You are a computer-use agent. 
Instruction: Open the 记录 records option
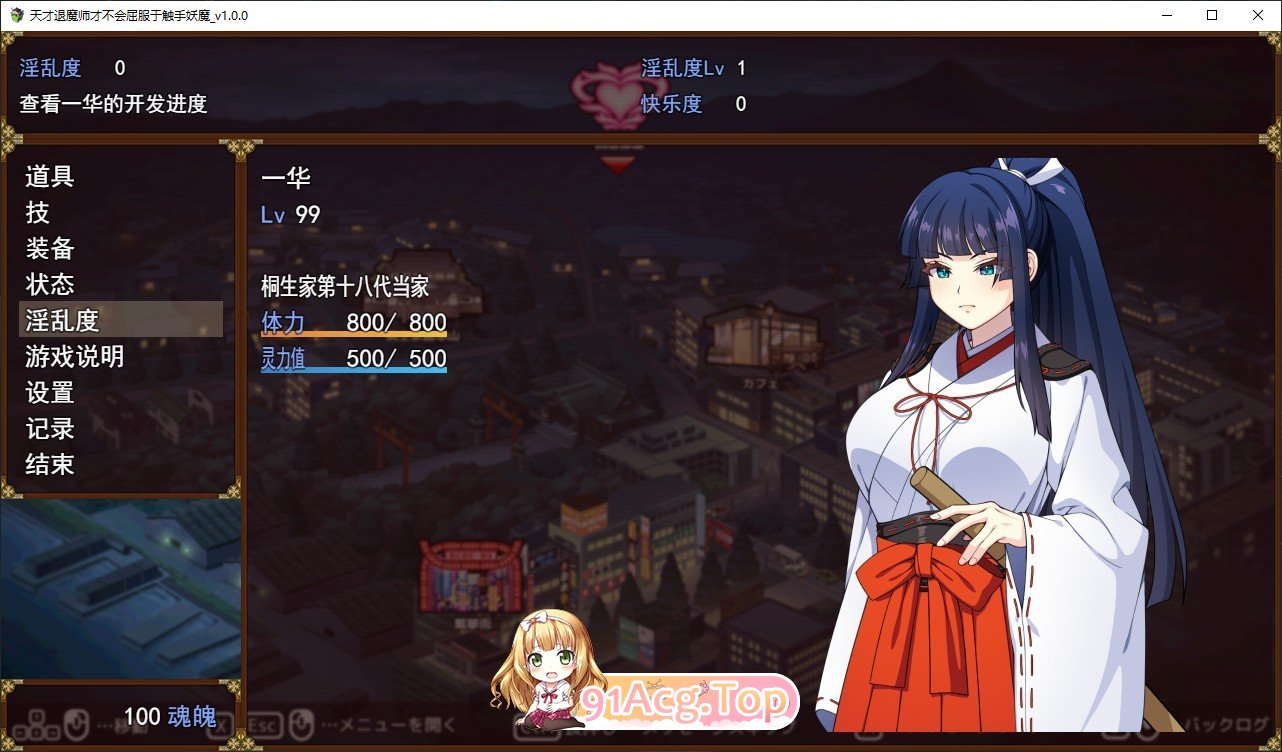pyautogui.click(x=48, y=429)
